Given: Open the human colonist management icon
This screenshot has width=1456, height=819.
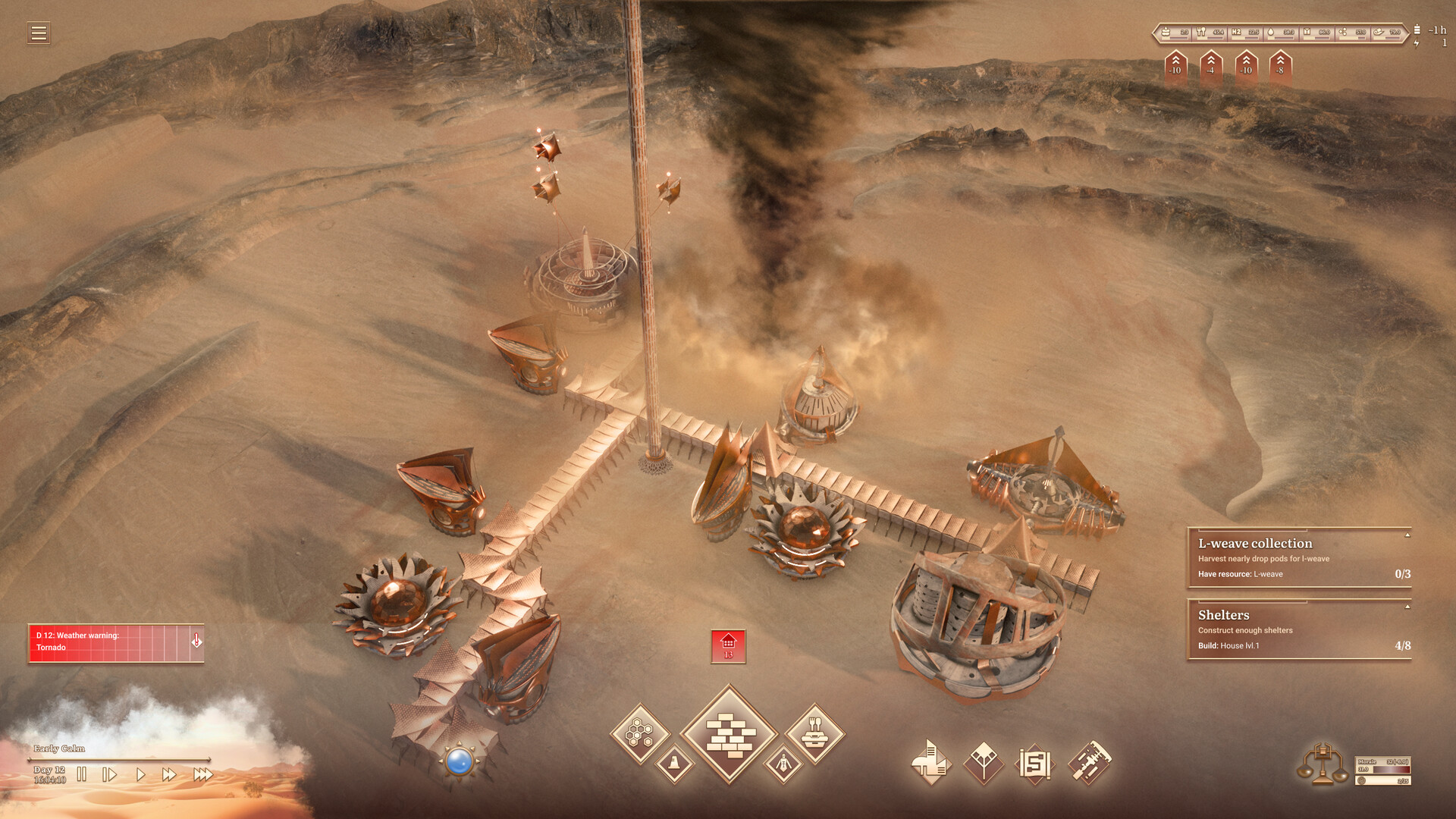Looking at the screenshot, I should [783, 763].
